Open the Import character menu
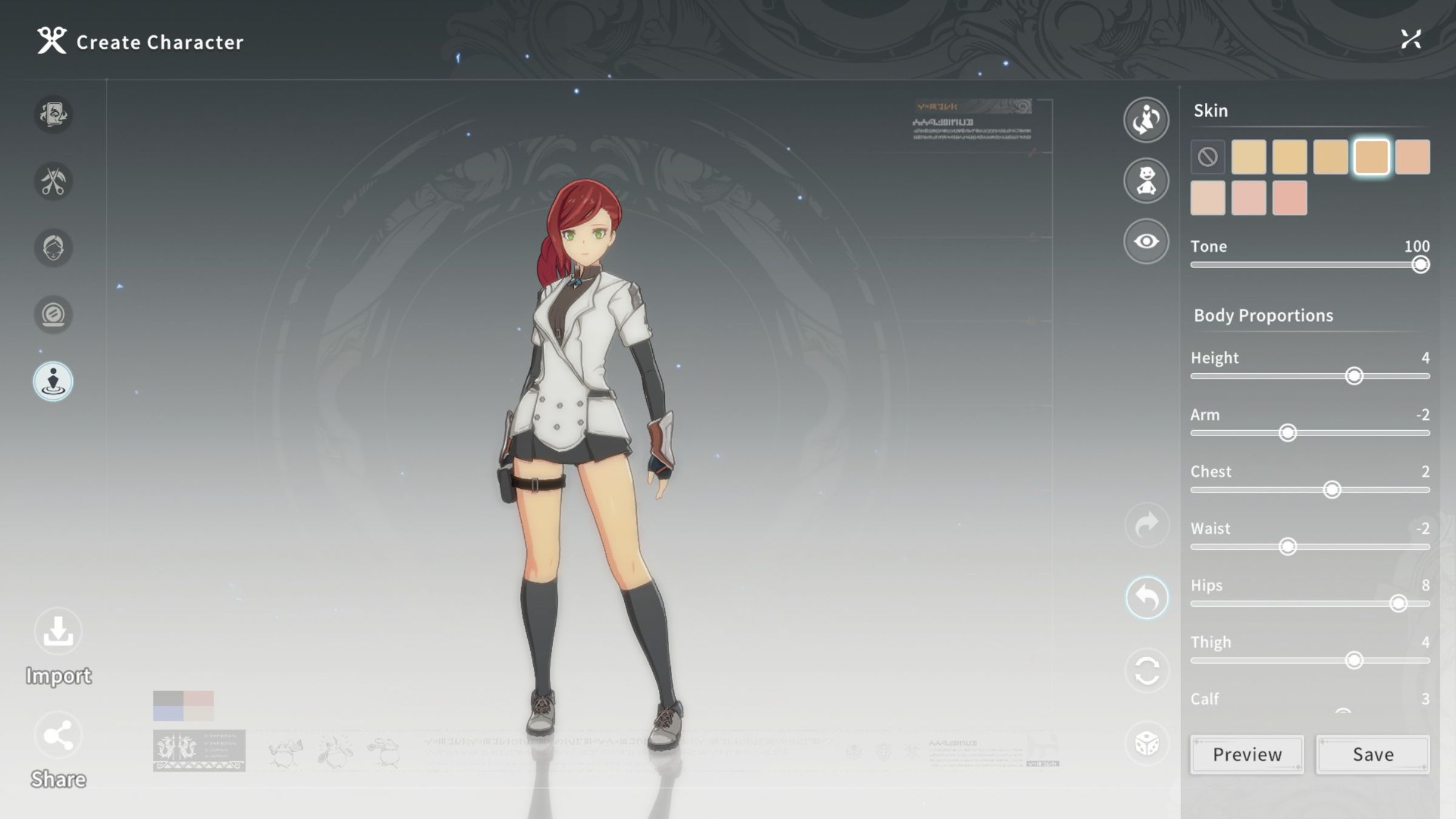The height and width of the screenshot is (819, 1456). pyautogui.click(x=58, y=631)
